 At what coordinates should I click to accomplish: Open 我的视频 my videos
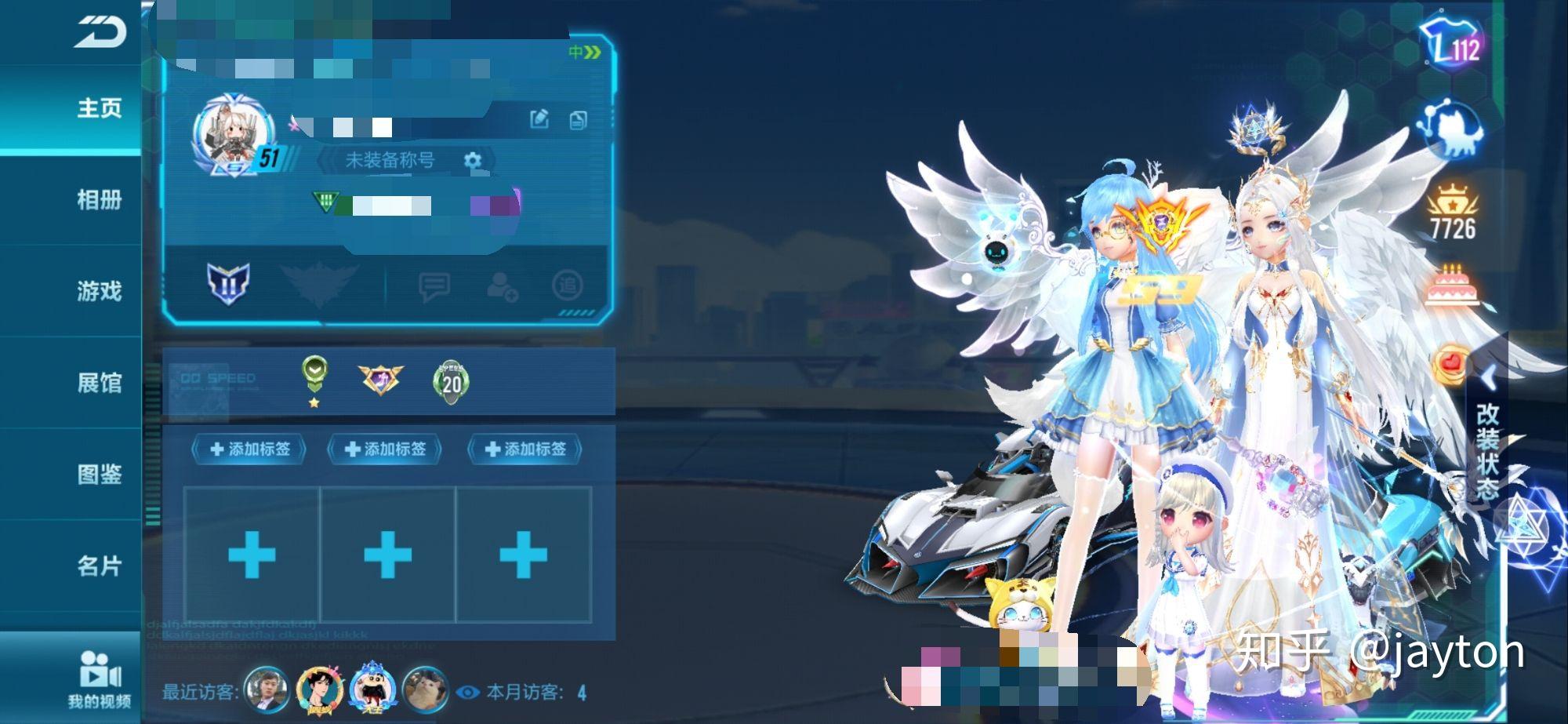click(x=100, y=680)
